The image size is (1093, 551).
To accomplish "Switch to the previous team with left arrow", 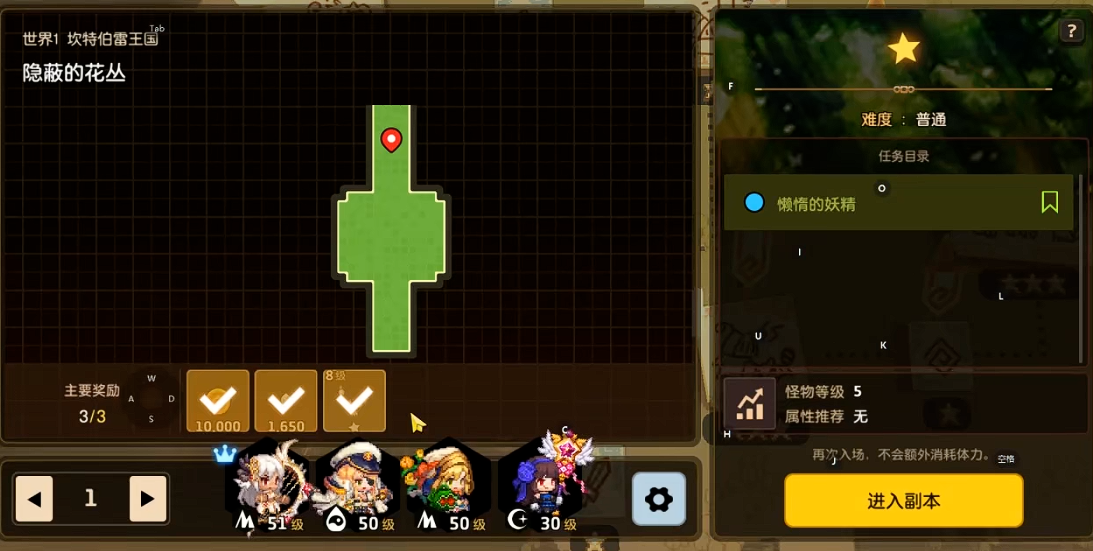I will [x=34, y=499].
